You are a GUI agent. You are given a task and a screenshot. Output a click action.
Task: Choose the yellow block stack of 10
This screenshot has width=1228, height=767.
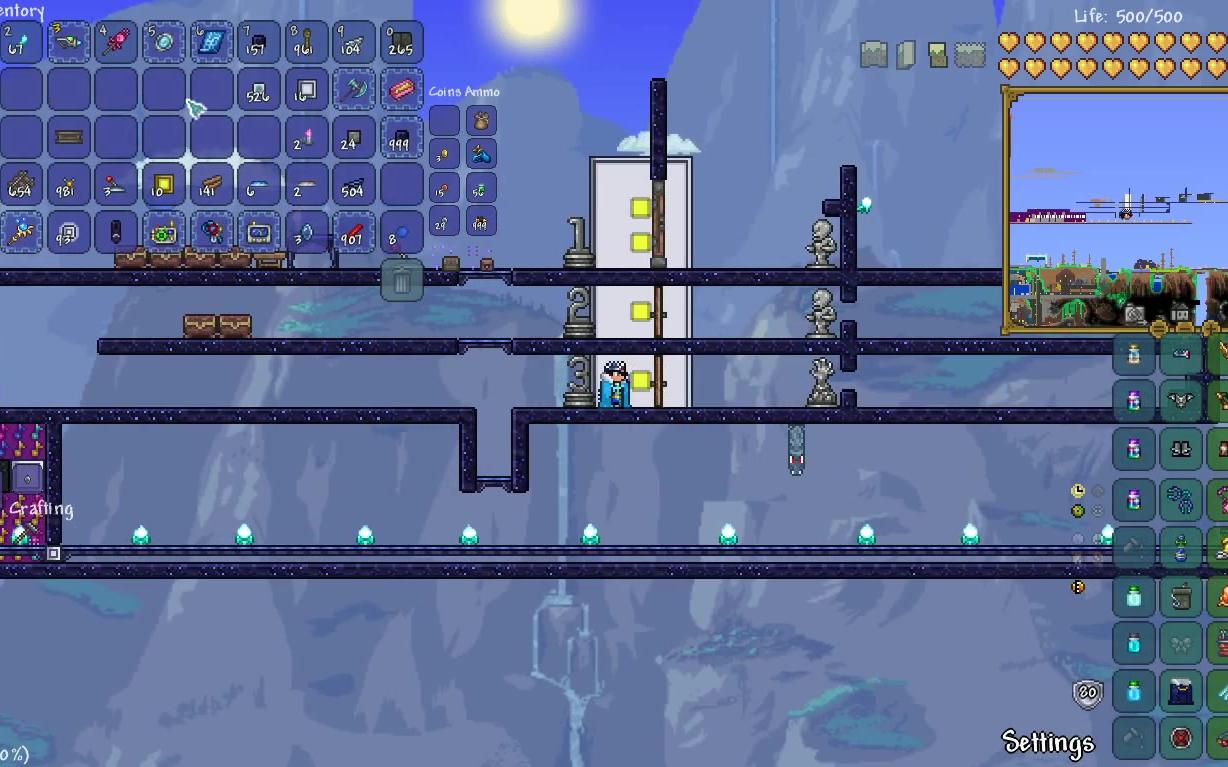point(164,185)
